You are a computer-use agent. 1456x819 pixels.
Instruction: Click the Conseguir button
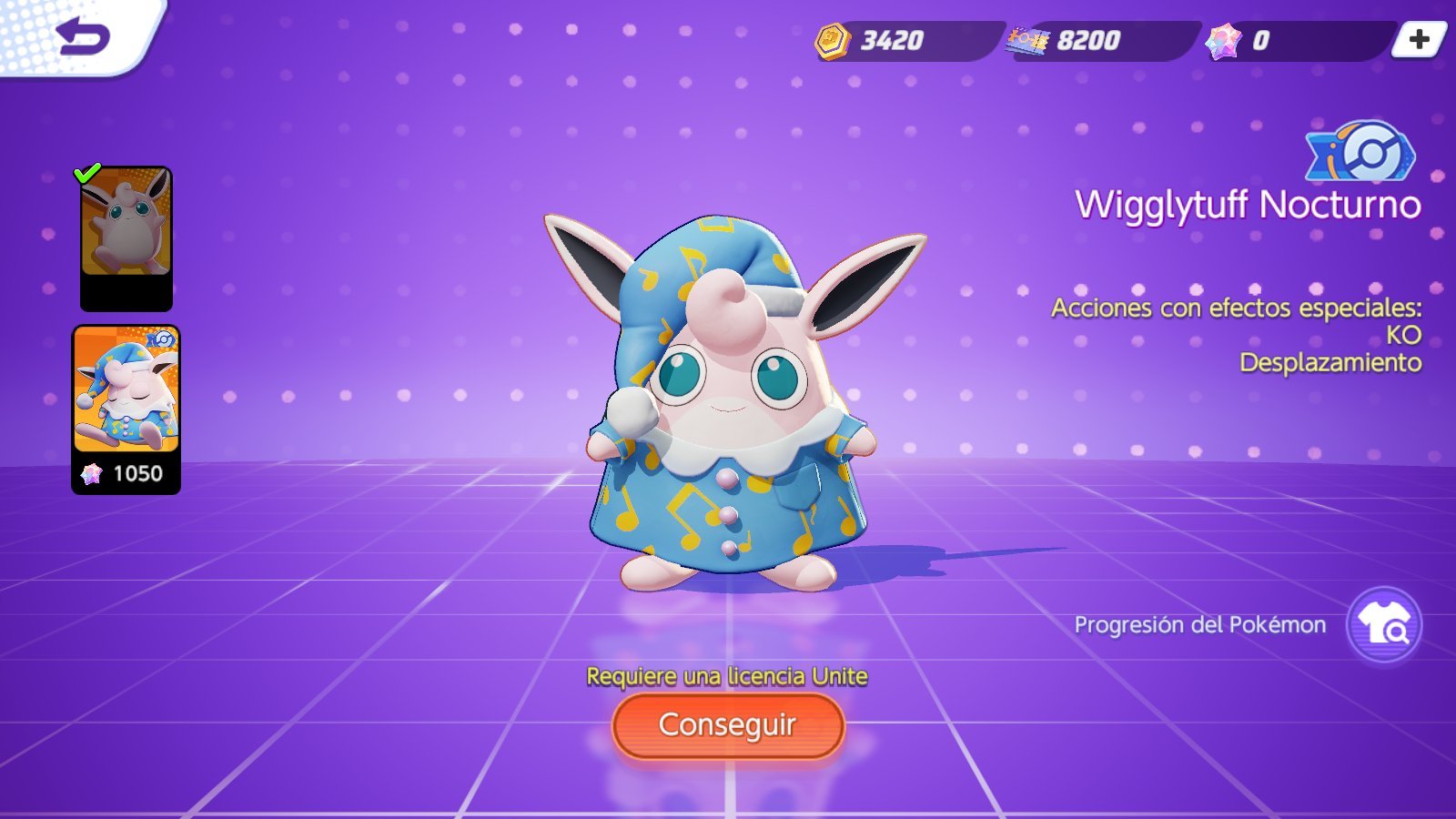point(728,725)
